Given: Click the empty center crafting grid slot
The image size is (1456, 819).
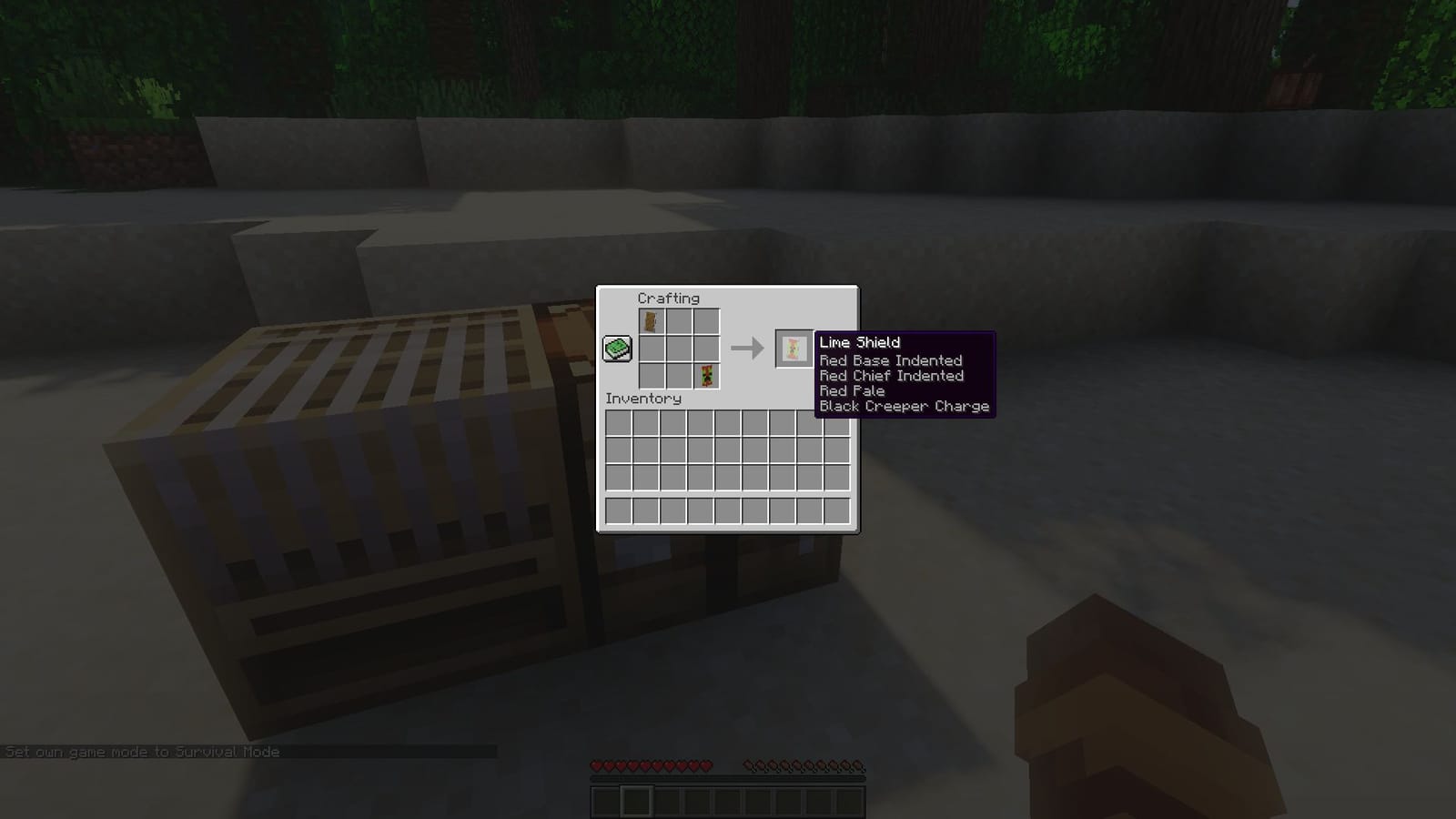Looking at the screenshot, I should click(680, 349).
